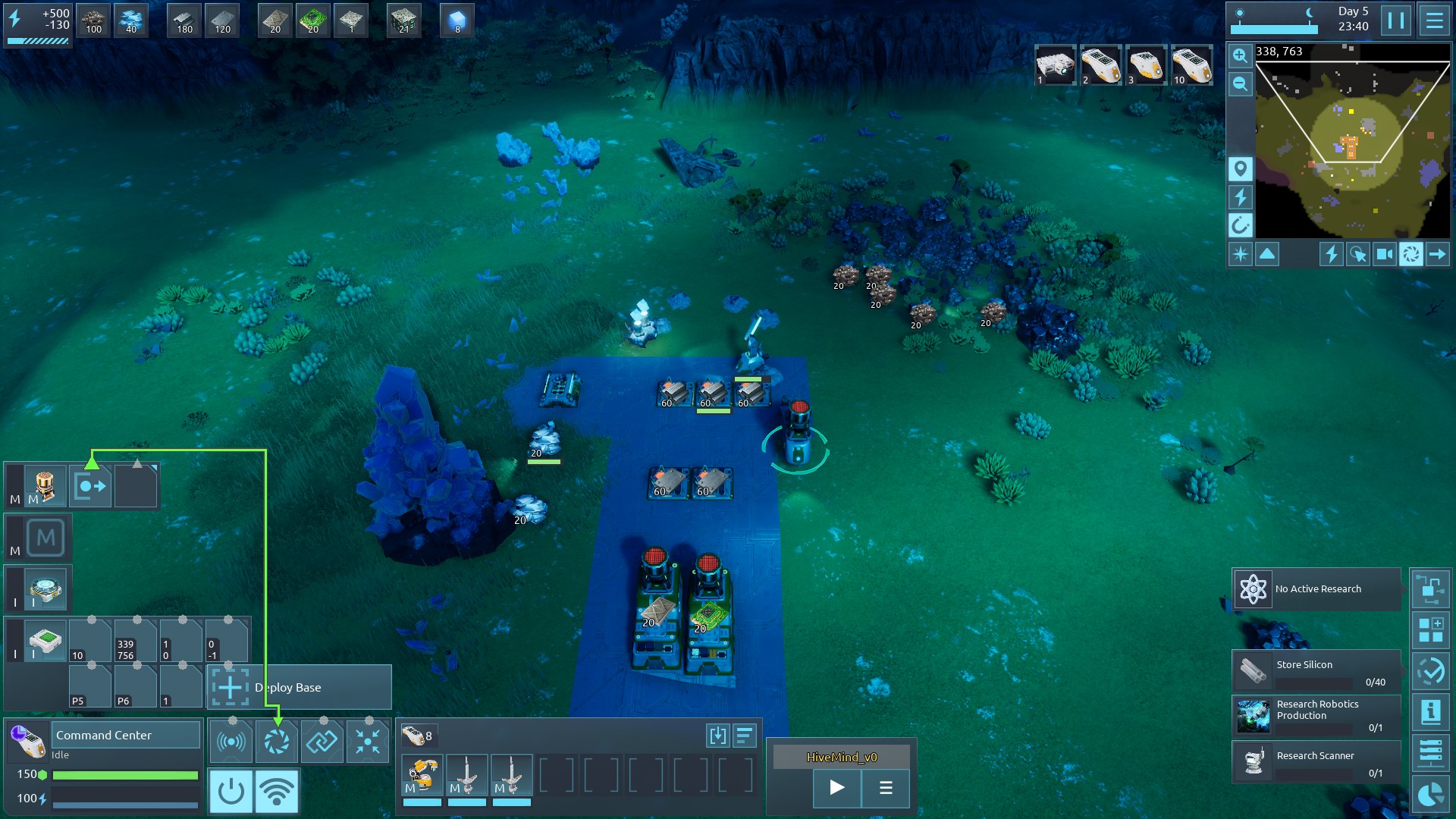
Task: Click the Deploy Base button
Action: (300, 687)
